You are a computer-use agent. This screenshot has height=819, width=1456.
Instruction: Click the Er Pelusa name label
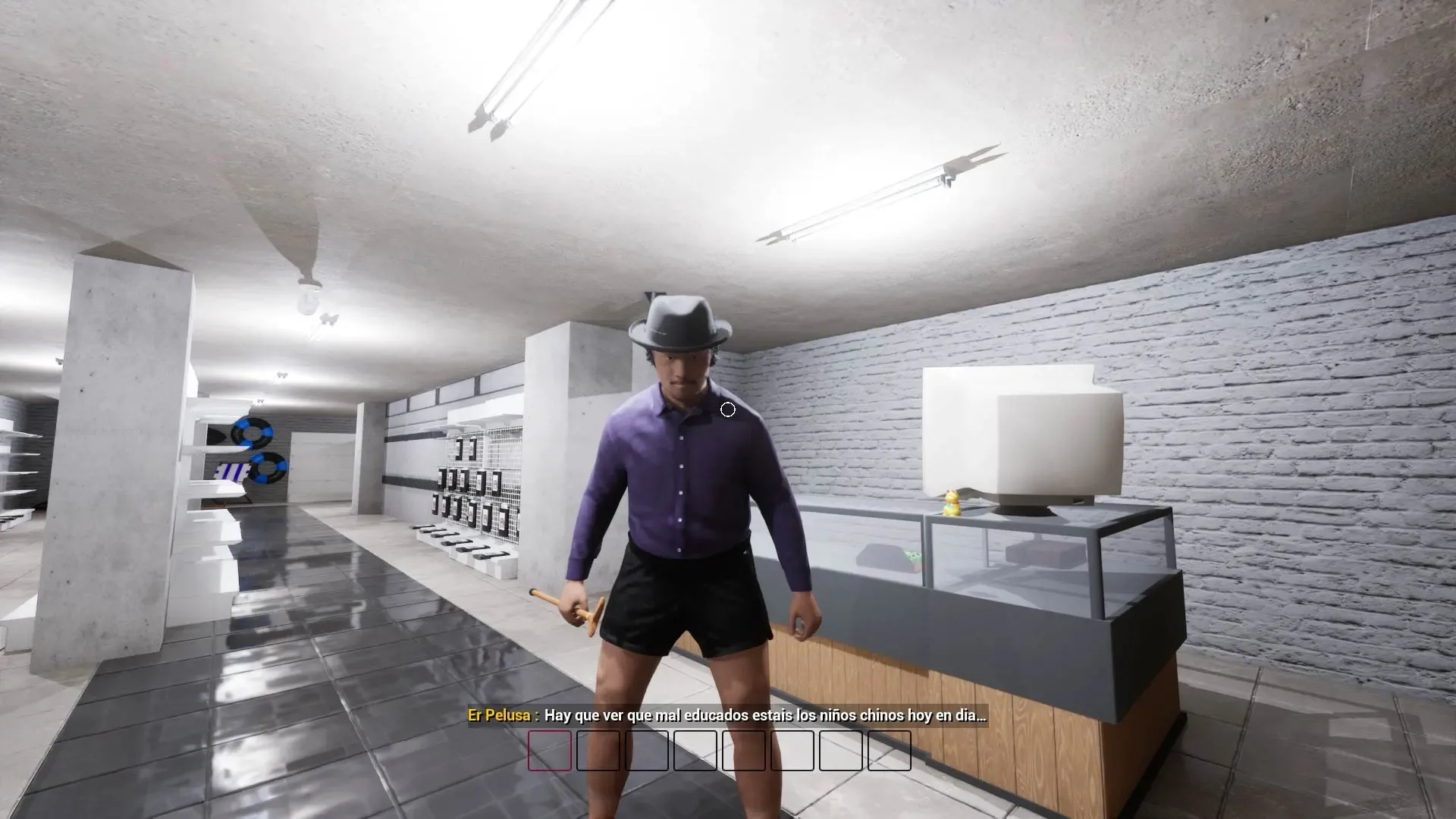pos(500,713)
